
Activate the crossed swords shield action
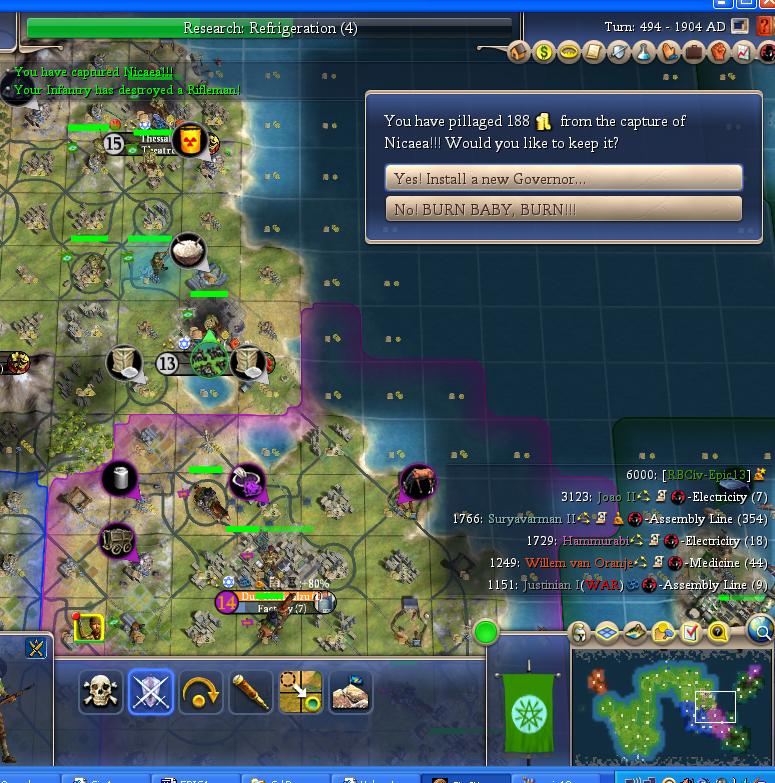point(151,692)
